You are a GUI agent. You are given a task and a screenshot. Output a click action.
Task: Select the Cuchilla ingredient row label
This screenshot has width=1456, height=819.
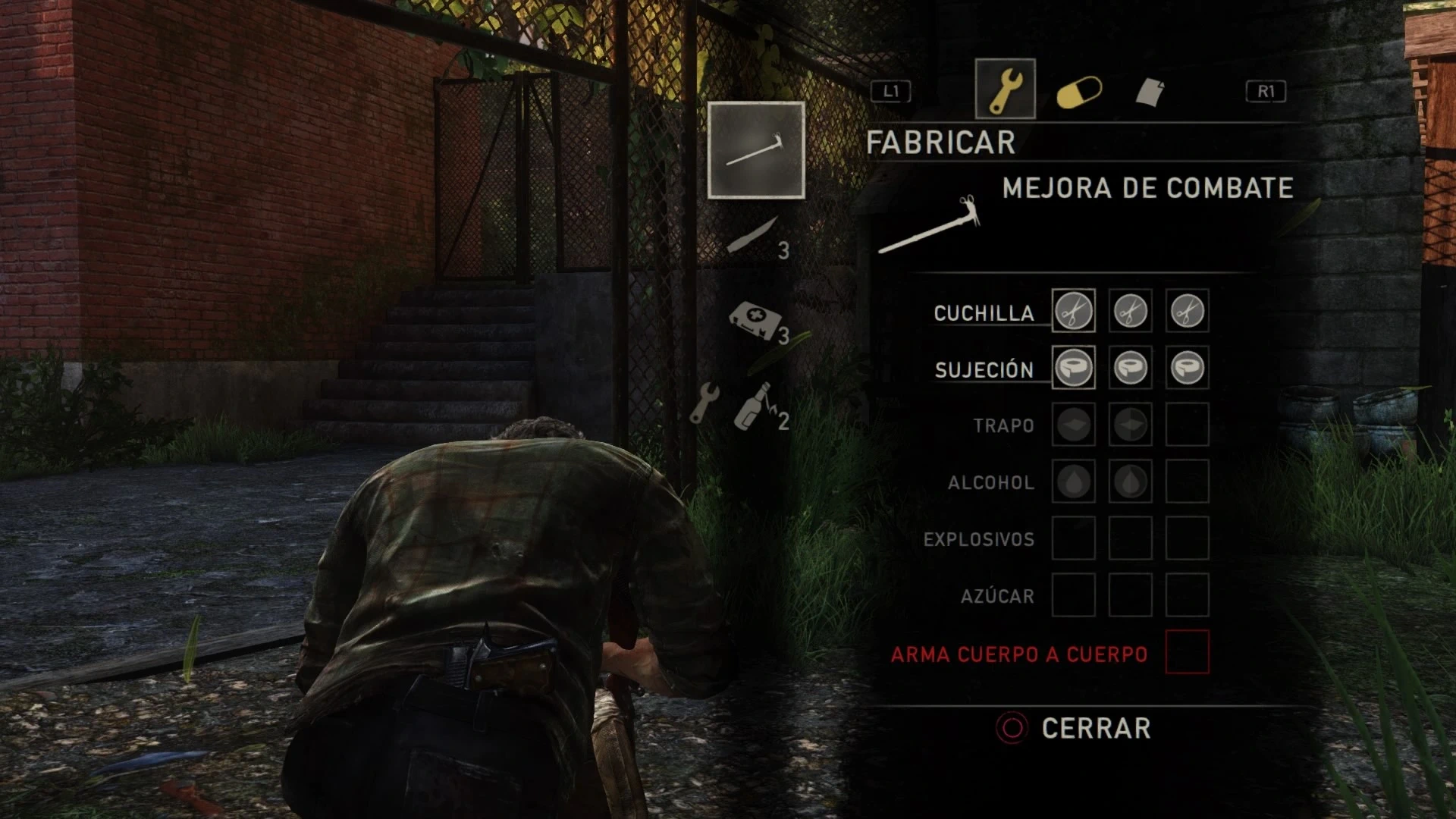984,313
